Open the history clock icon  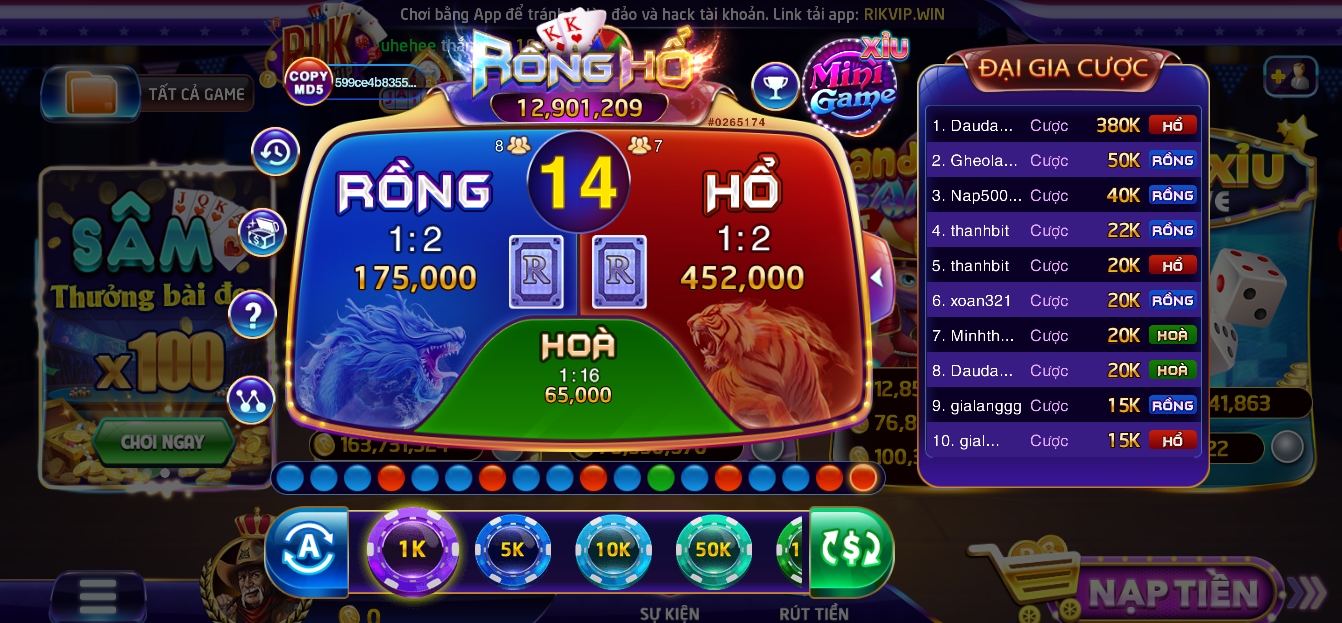275,152
